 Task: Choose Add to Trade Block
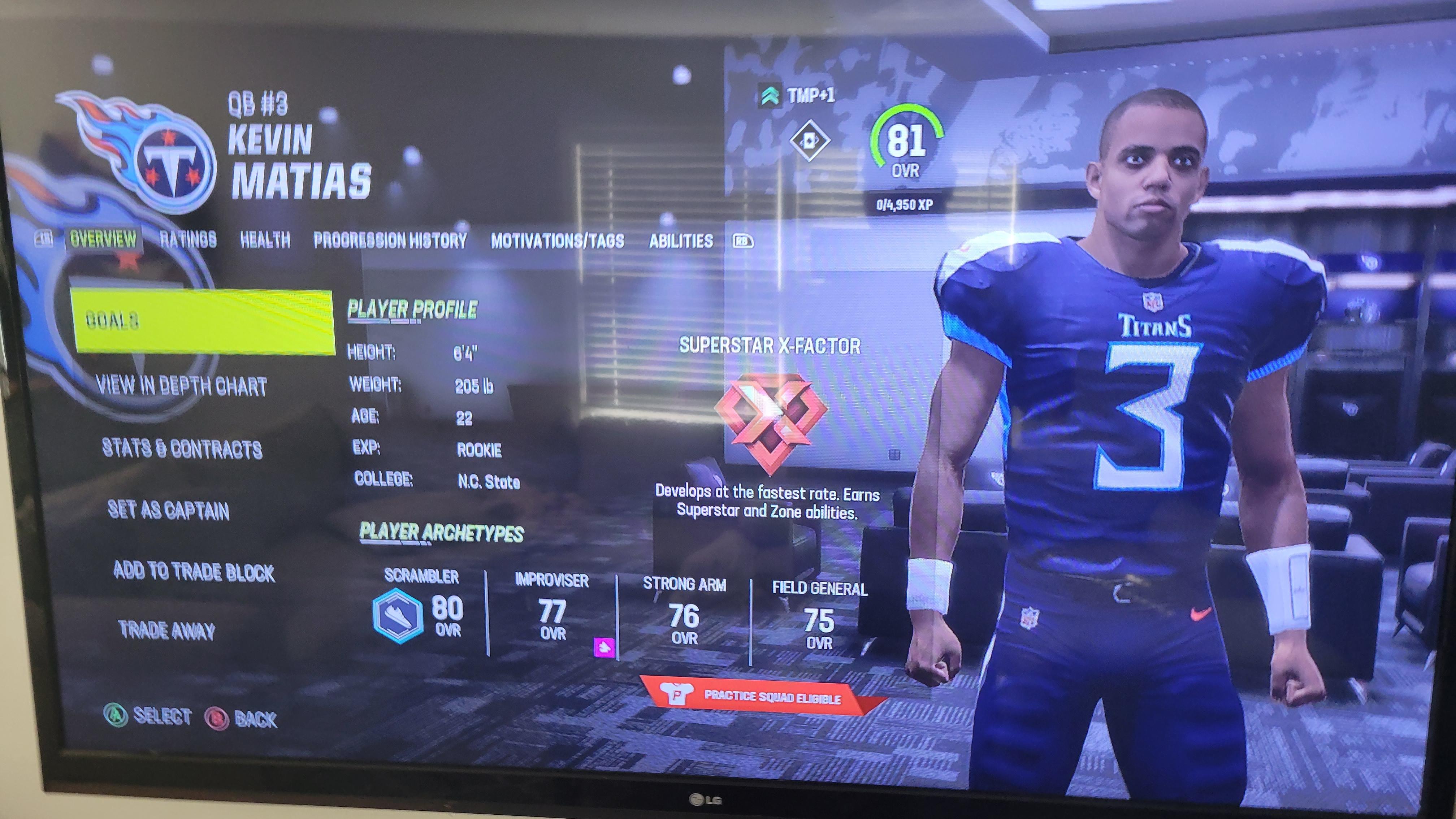[194, 571]
